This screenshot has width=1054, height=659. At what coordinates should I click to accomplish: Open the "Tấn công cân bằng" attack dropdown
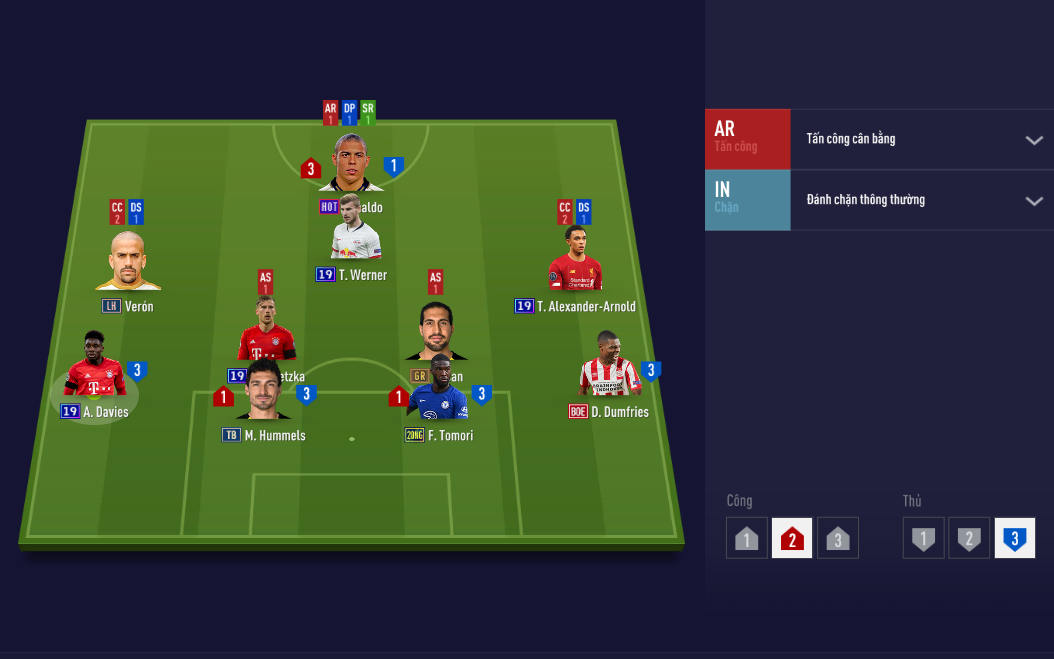pos(1033,140)
